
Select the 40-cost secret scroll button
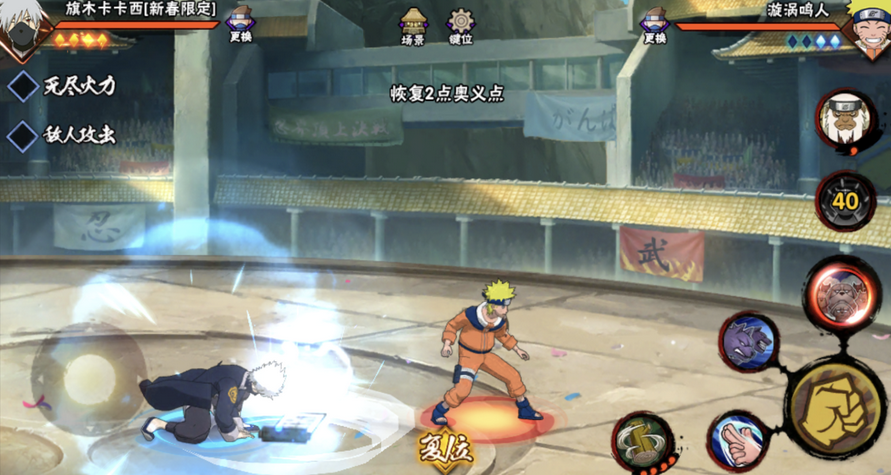[x=845, y=201]
